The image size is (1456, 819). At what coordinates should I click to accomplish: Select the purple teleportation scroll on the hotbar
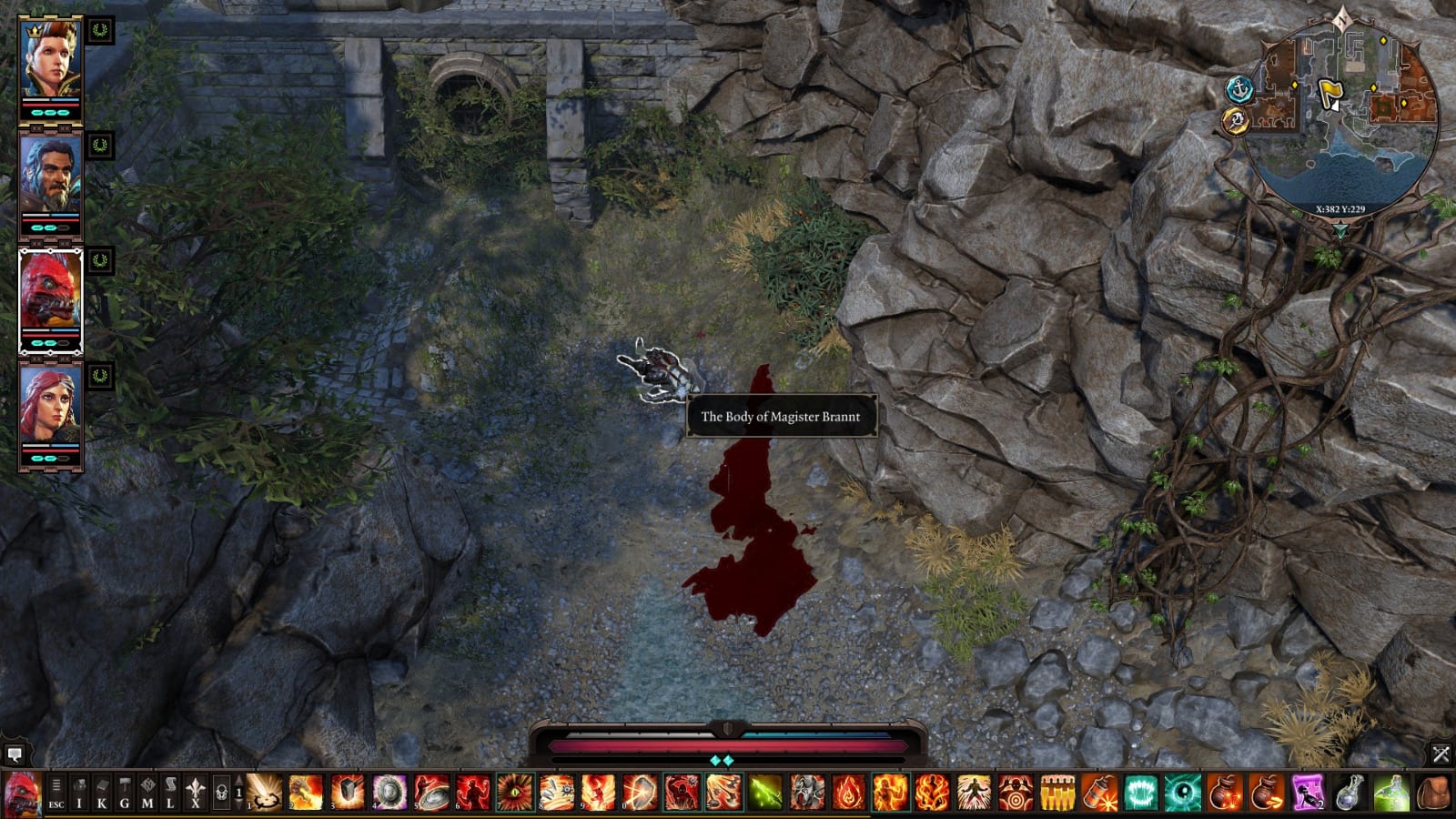click(x=1308, y=791)
